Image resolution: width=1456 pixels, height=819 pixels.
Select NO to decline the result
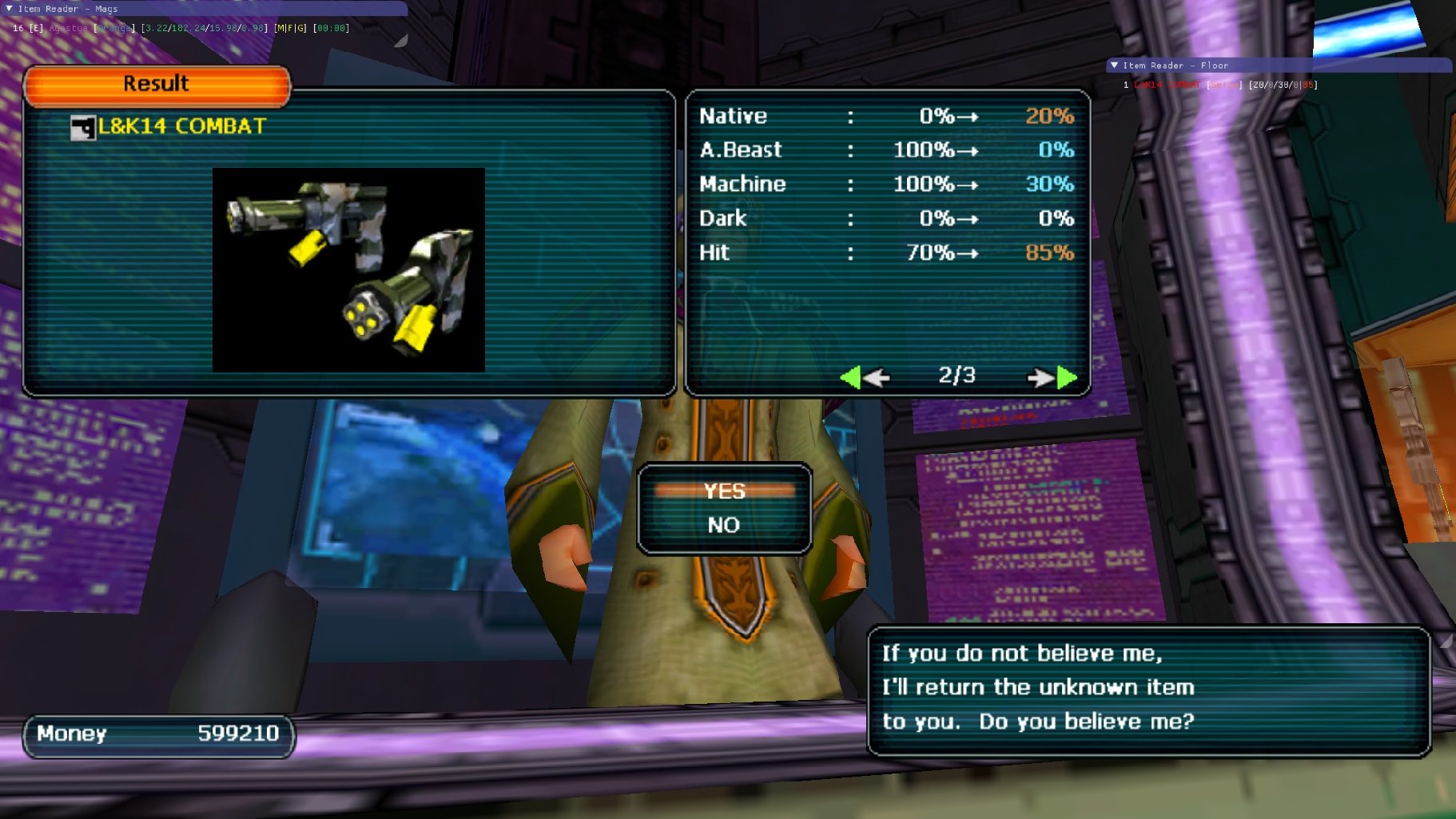724,525
